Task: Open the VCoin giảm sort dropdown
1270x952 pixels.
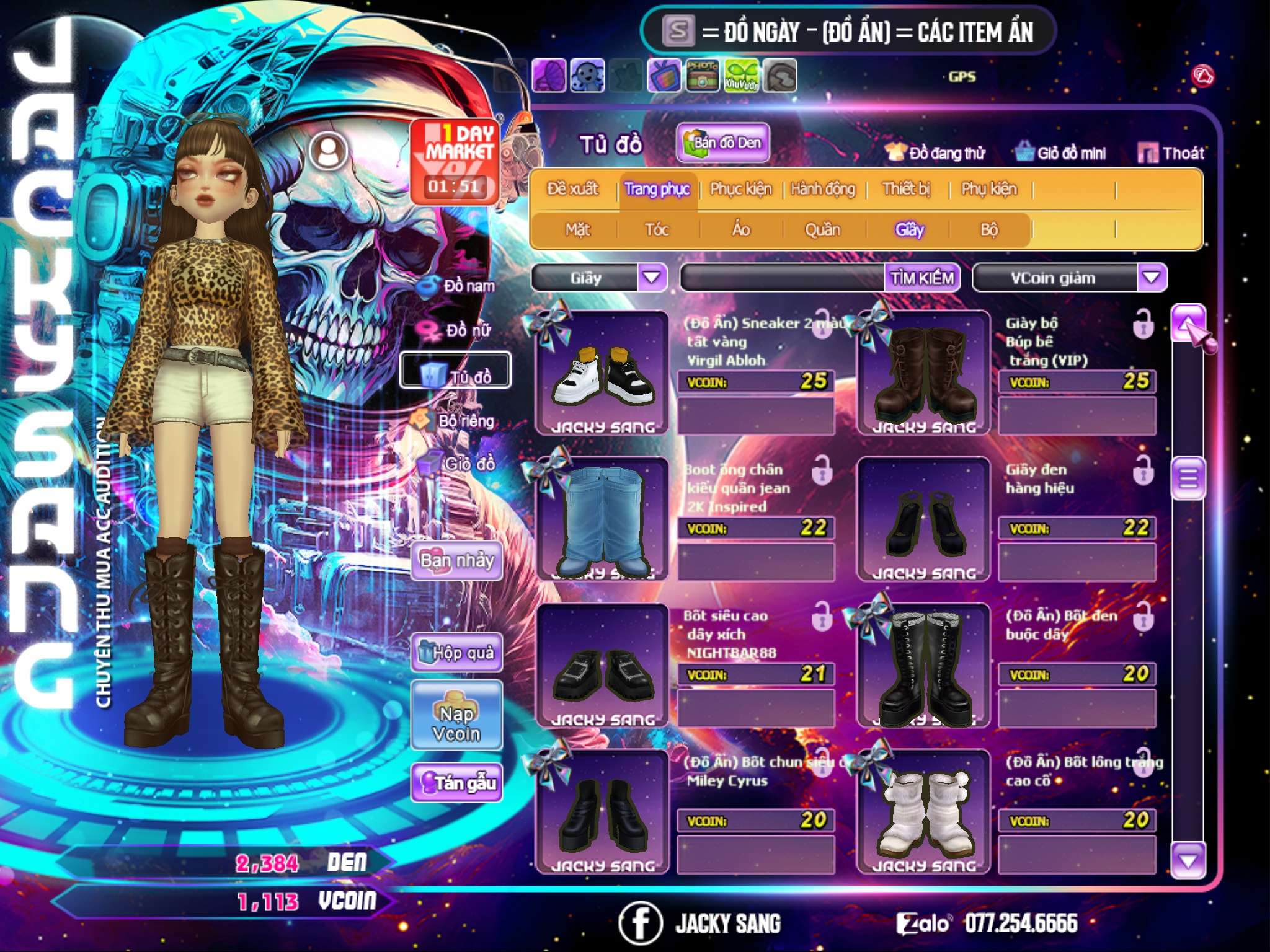Action: tap(1152, 278)
